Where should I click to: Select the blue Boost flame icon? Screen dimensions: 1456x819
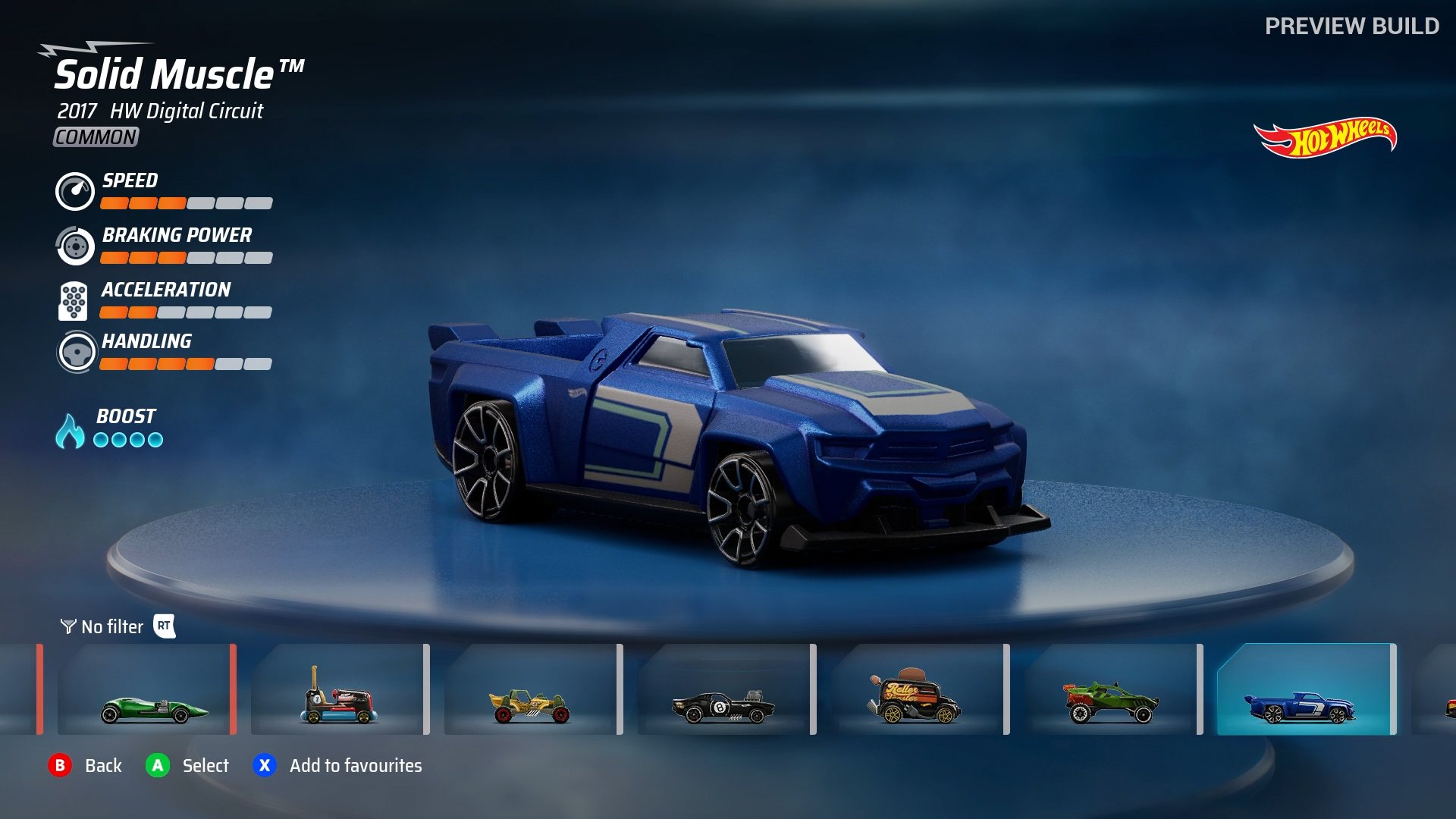coord(71,429)
